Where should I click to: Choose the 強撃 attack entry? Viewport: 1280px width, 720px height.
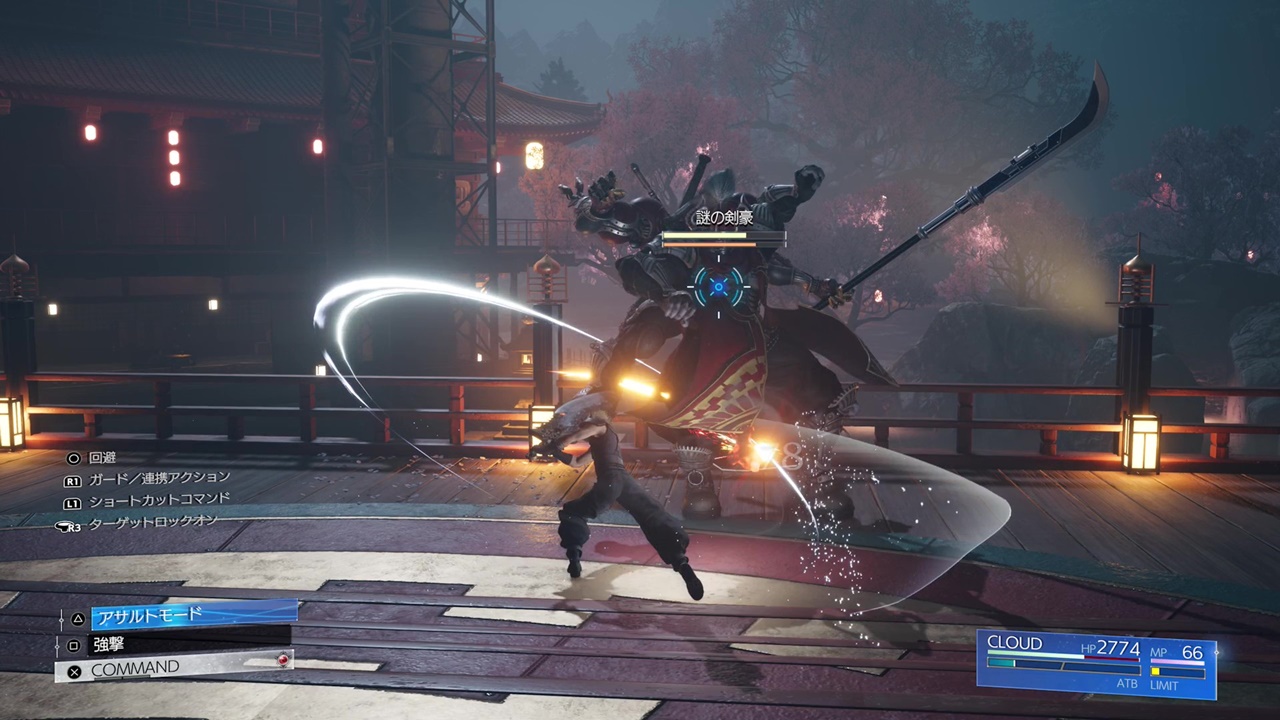(188, 644)
